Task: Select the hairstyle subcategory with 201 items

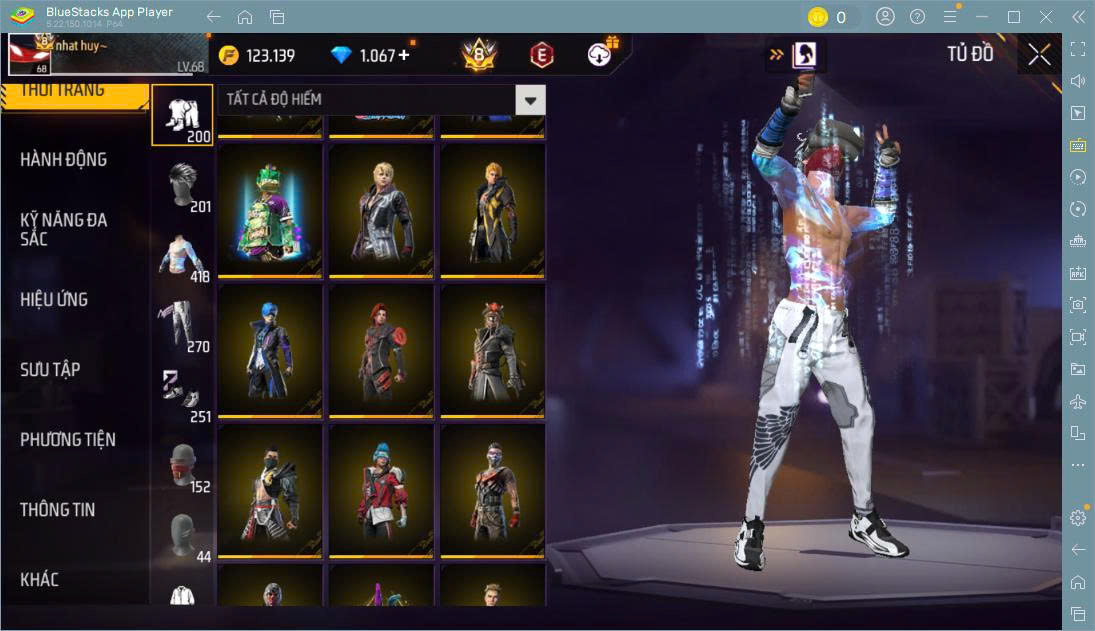Action: 182,186
